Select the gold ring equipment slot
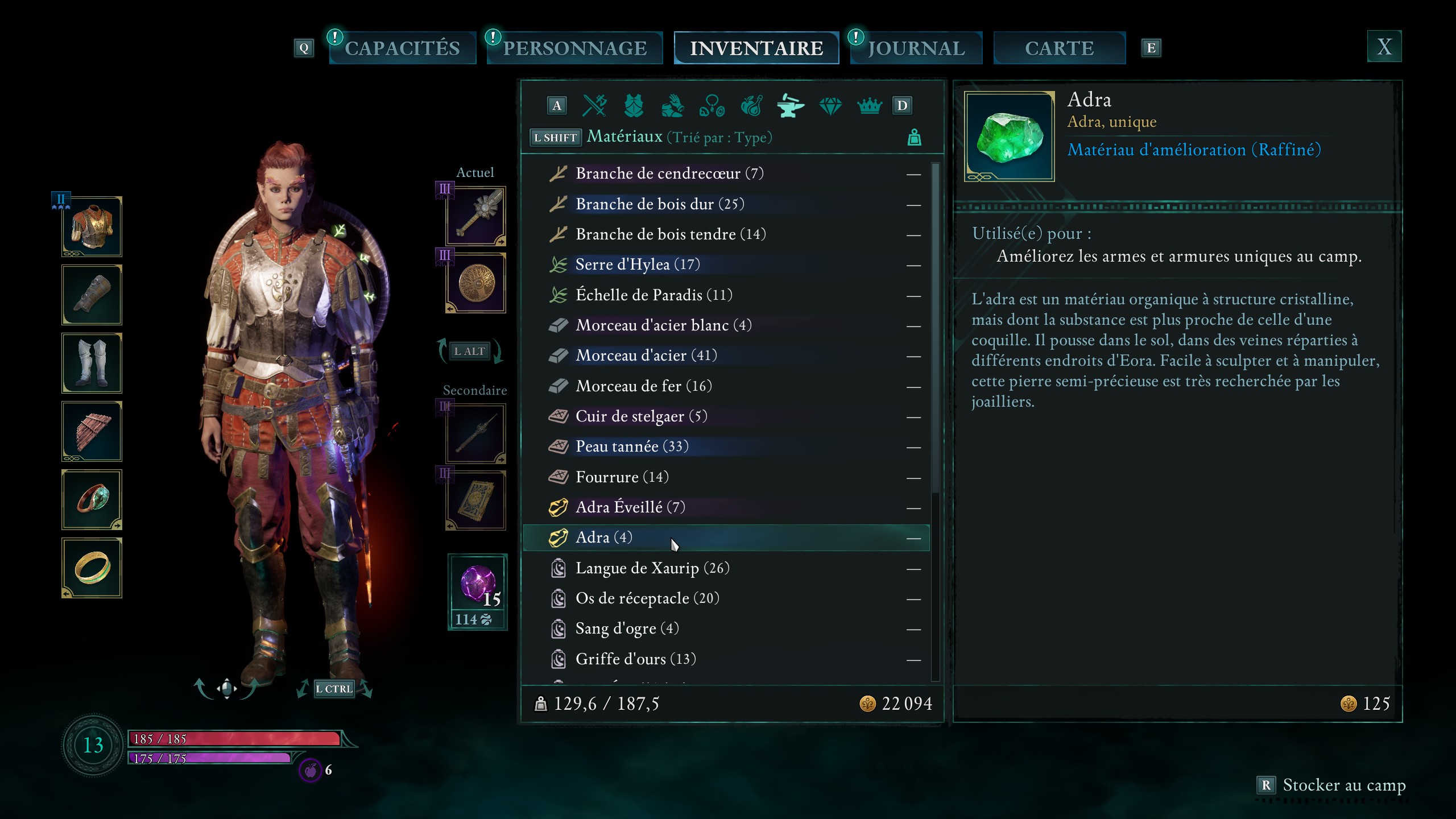The height and width of the screenshot is (819, 1456). pyautogui.click(x=92, y=568)
